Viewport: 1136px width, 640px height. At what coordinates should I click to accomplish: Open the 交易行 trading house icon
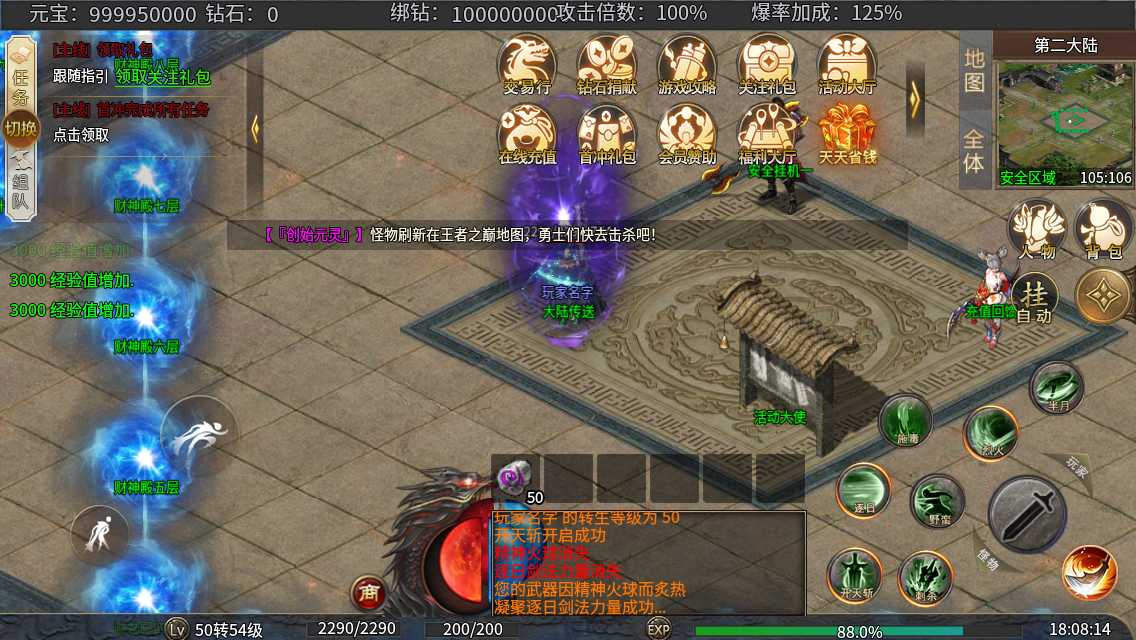[x=527, y=65]
